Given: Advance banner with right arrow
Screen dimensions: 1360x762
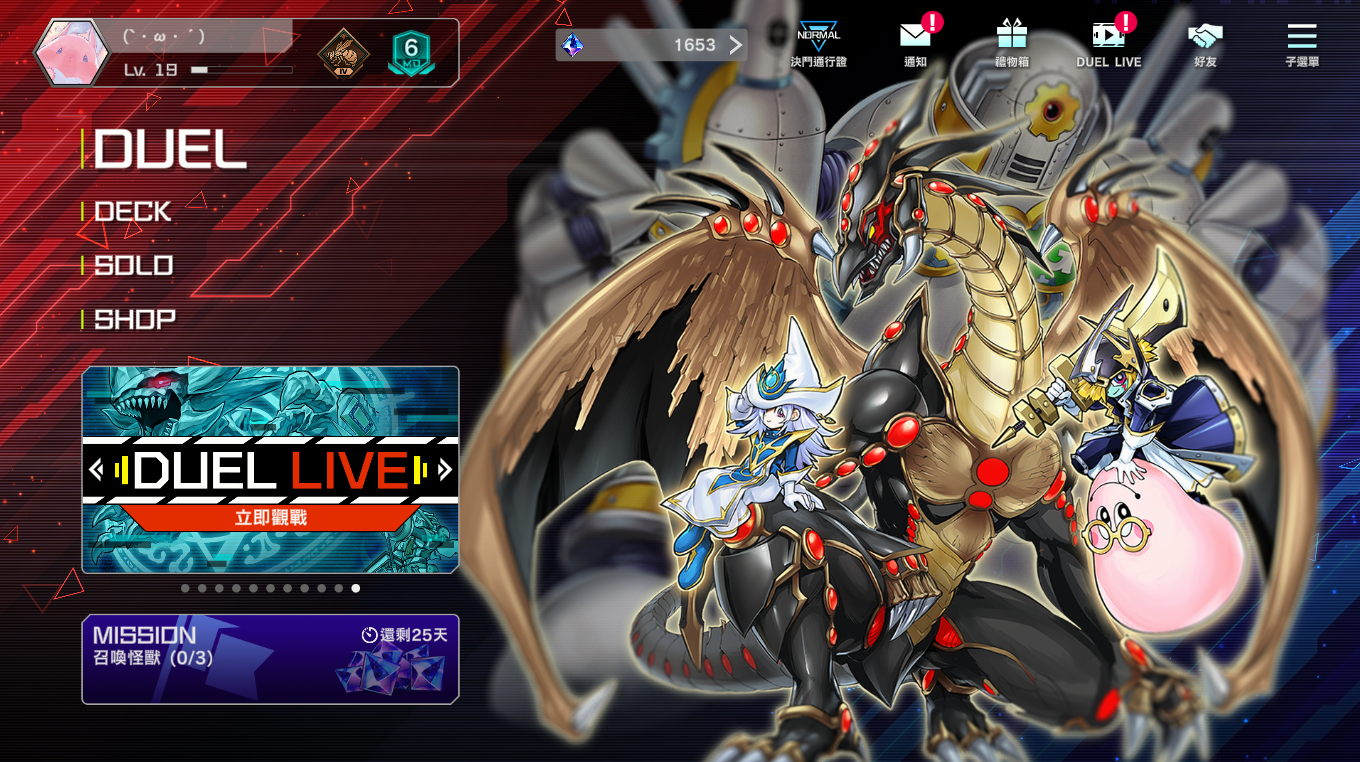Looking at the screenshot, I should click(445, 469).
